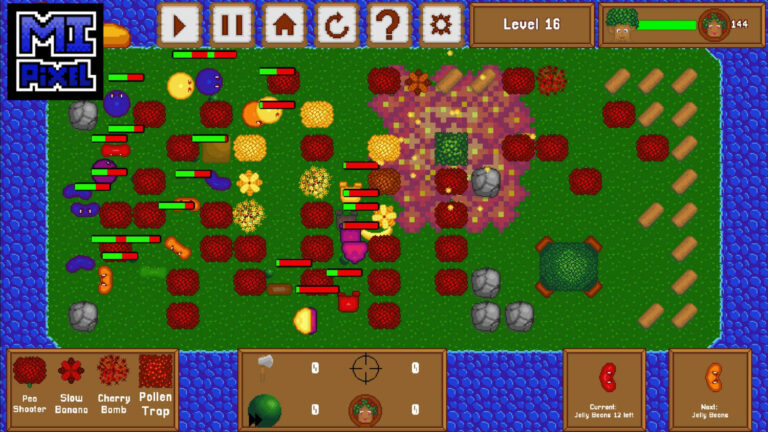Screen dimensions: 768x432
Task: Activate the green fast-forward orb power-up
Action: point(264,409)
